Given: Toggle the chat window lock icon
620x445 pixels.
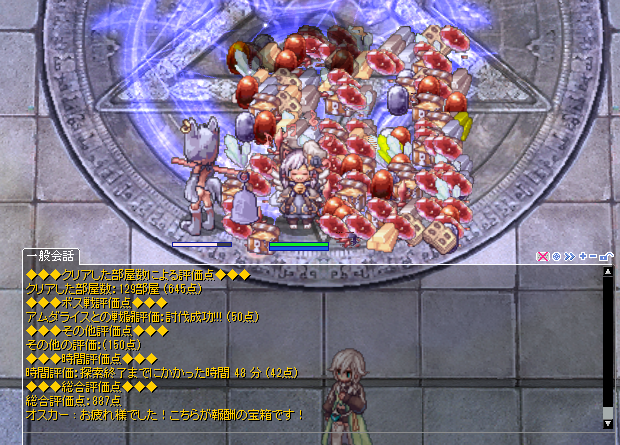Looking at the screenshot, I should point(605,257).
